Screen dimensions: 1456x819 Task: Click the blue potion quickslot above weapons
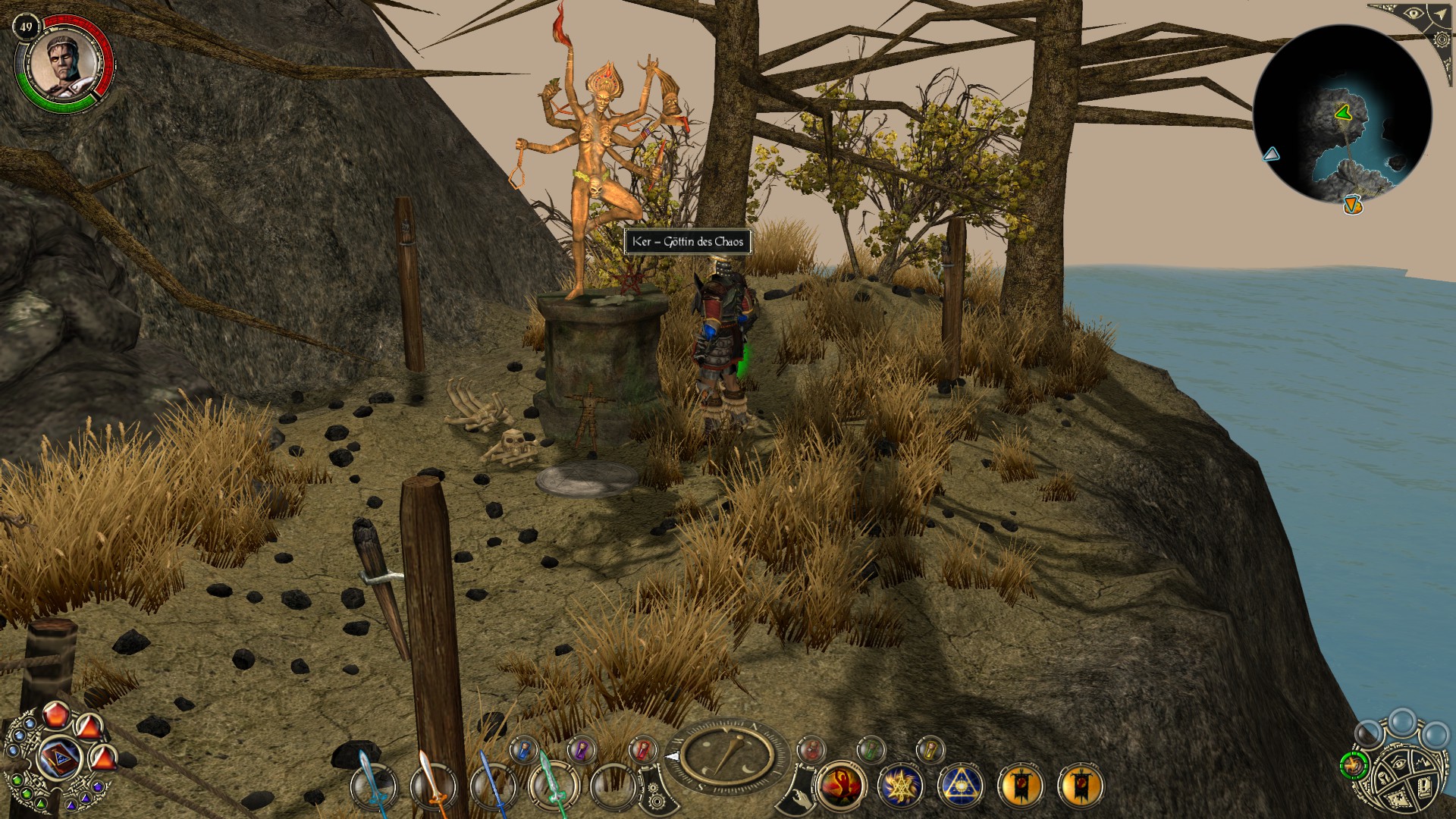click(522, 751)
